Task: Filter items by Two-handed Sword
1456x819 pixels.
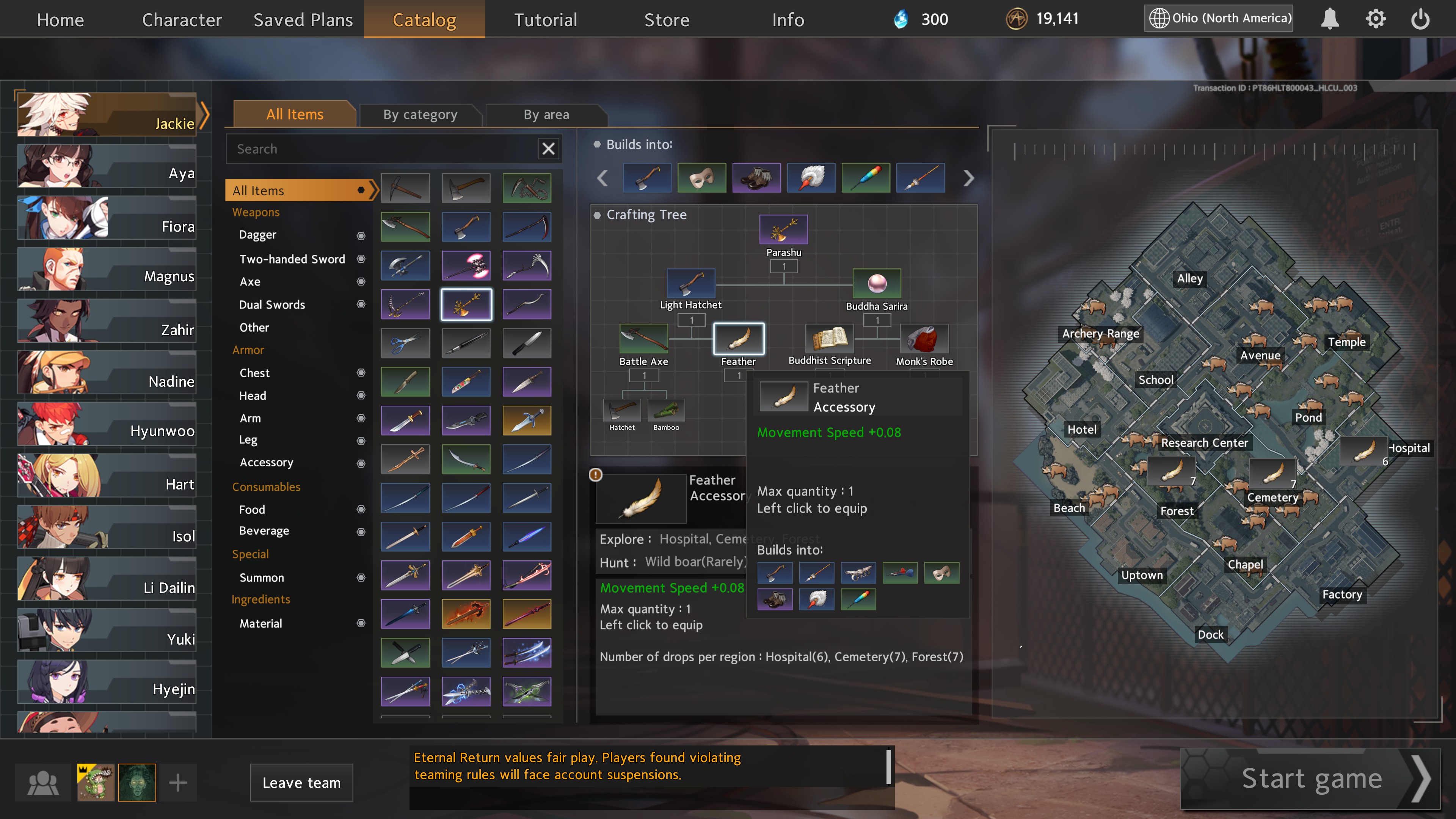Action: click(292, 259)
